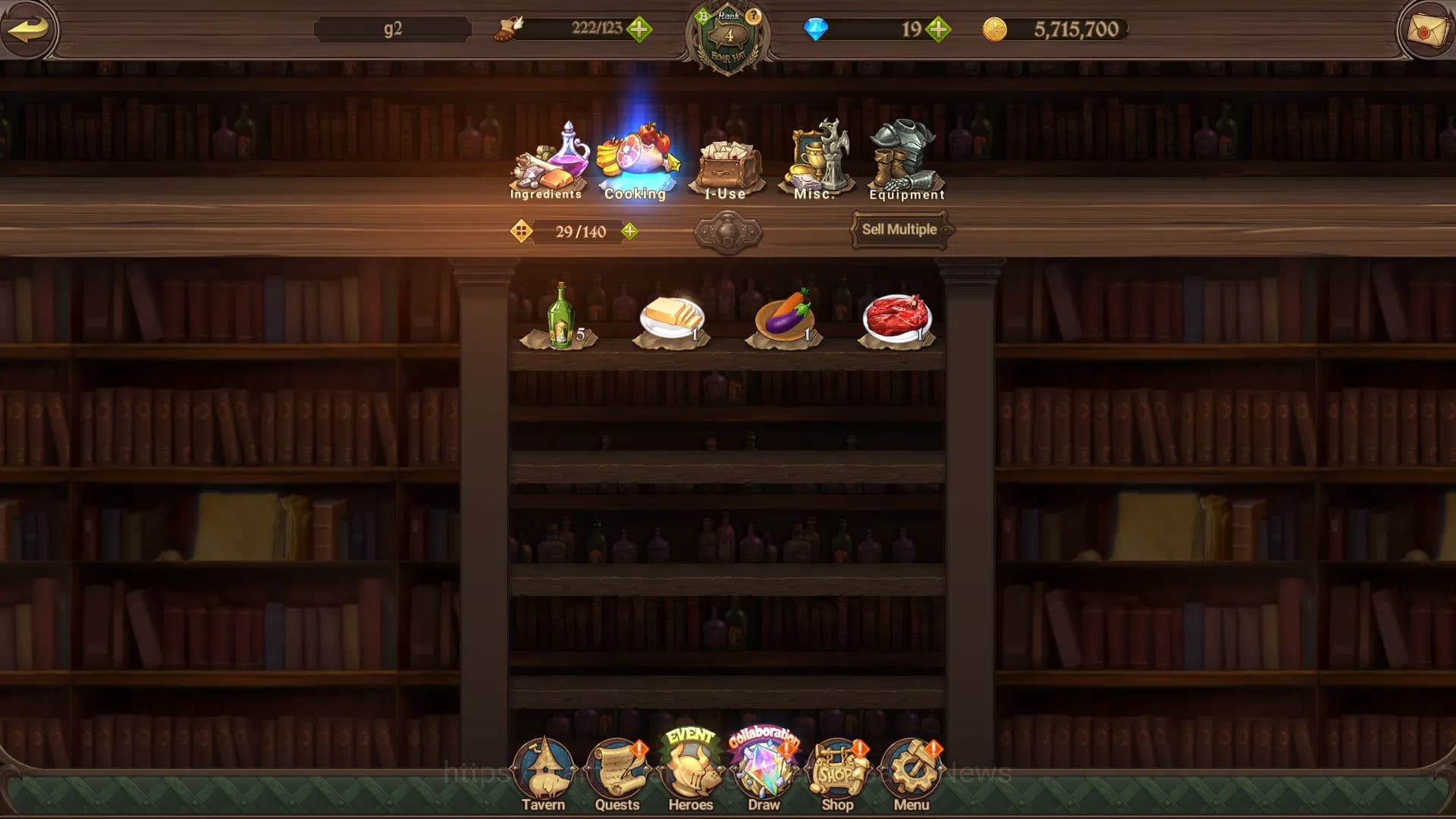Go to the Tavern
This screenshot has width=1456, height=819.
543,775
